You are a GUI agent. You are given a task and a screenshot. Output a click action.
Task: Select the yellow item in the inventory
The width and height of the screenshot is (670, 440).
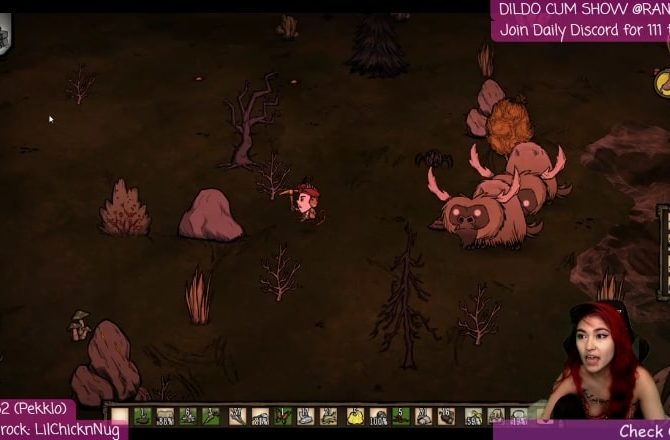point(355,415)
